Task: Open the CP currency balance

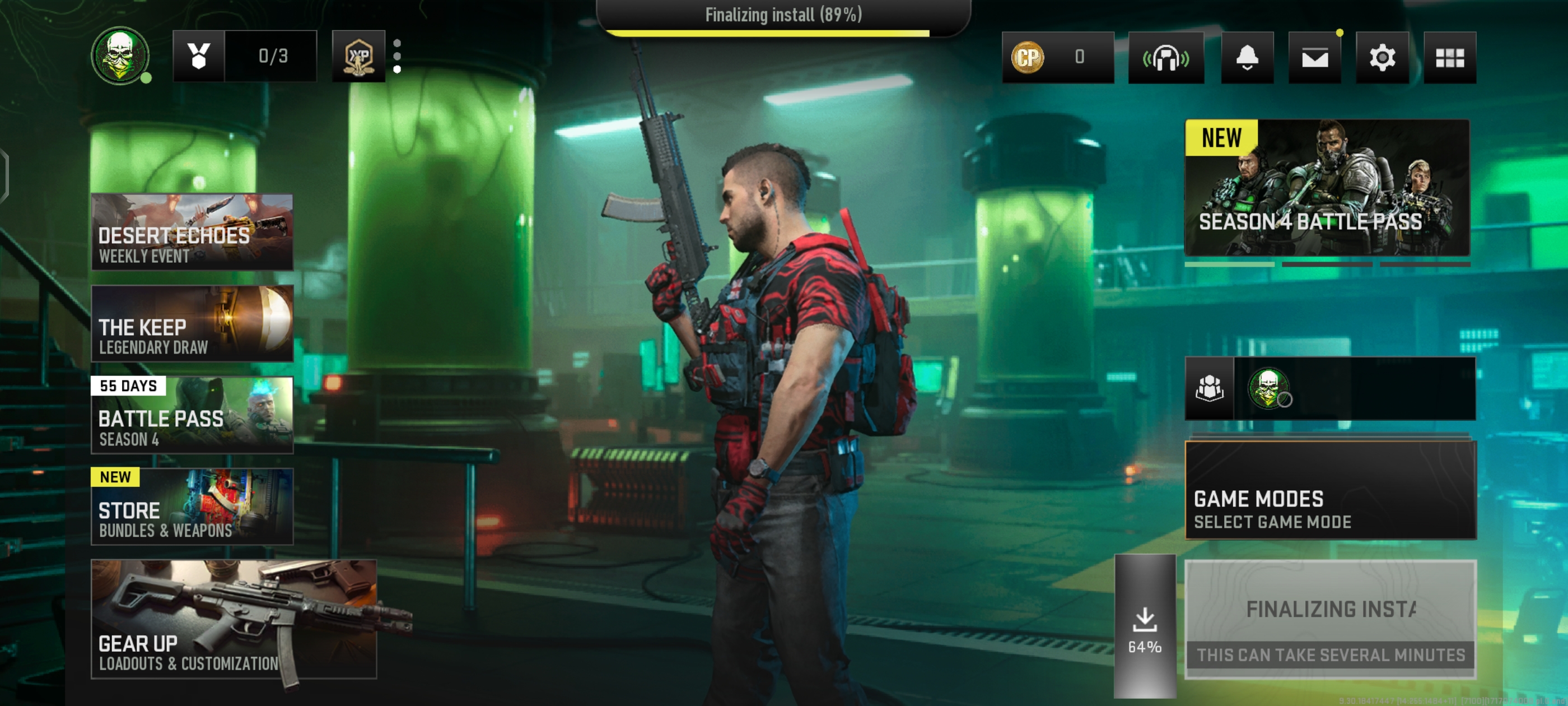Action: 1057,57
